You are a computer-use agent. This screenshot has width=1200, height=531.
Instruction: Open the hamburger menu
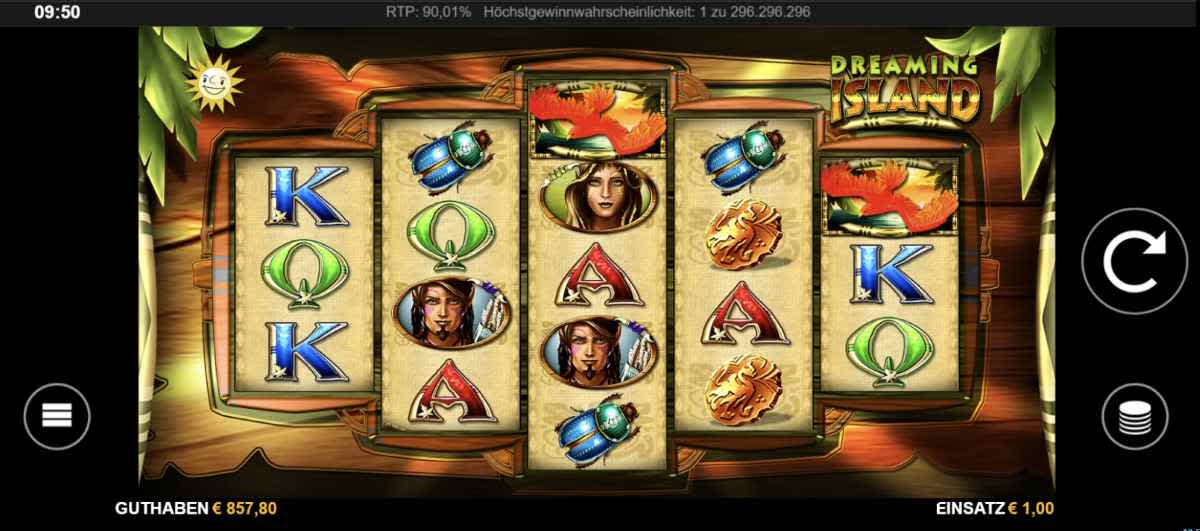pyautogui.click(x=57, y=415)
